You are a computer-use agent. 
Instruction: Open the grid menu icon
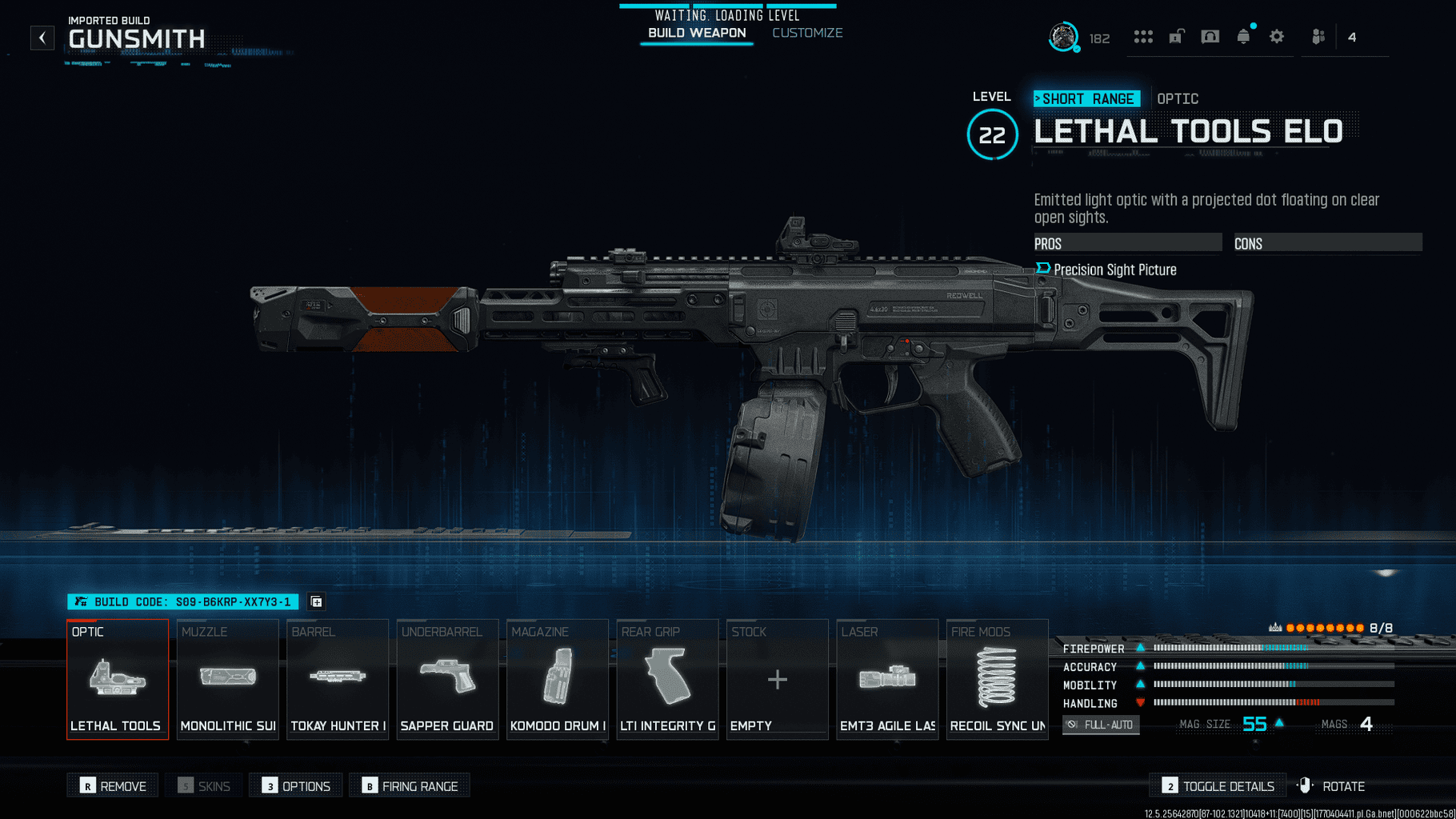(1143, 37)
